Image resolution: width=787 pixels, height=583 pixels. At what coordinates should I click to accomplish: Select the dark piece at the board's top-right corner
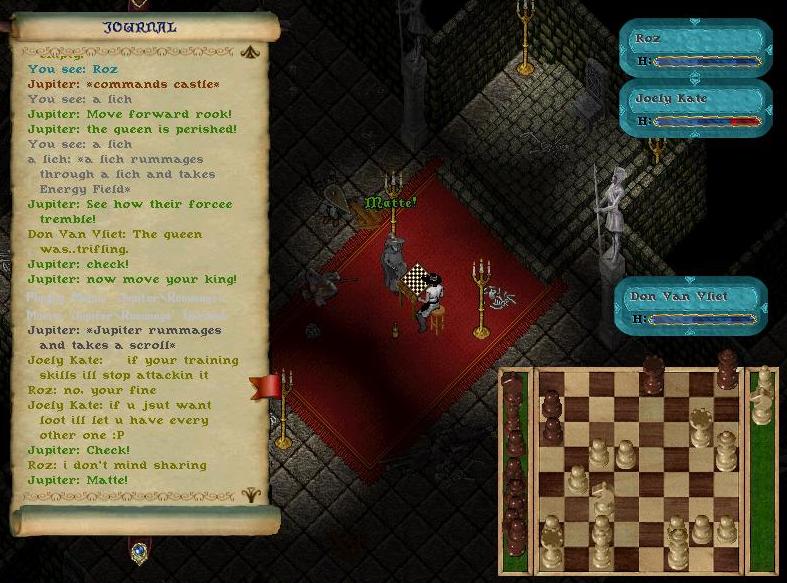[x=727, y=369]
